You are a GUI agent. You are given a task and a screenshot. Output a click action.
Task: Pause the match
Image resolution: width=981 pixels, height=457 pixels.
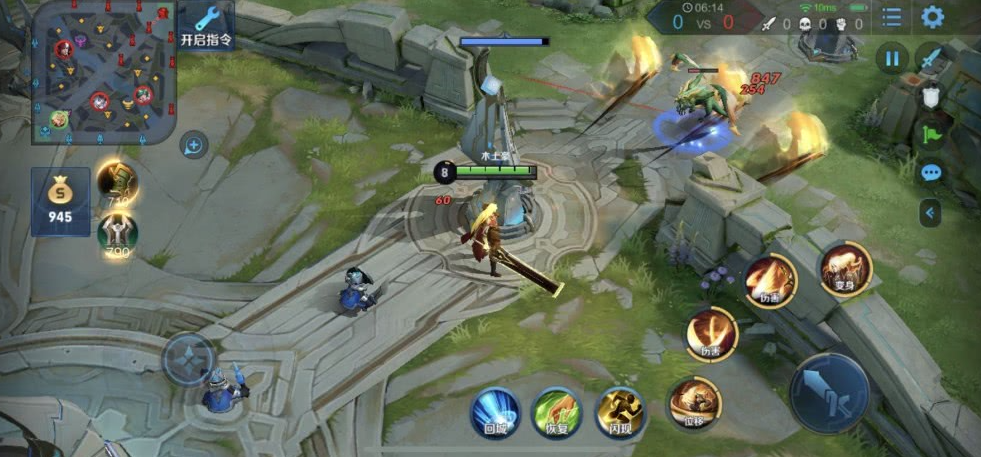tap(892, 58)
